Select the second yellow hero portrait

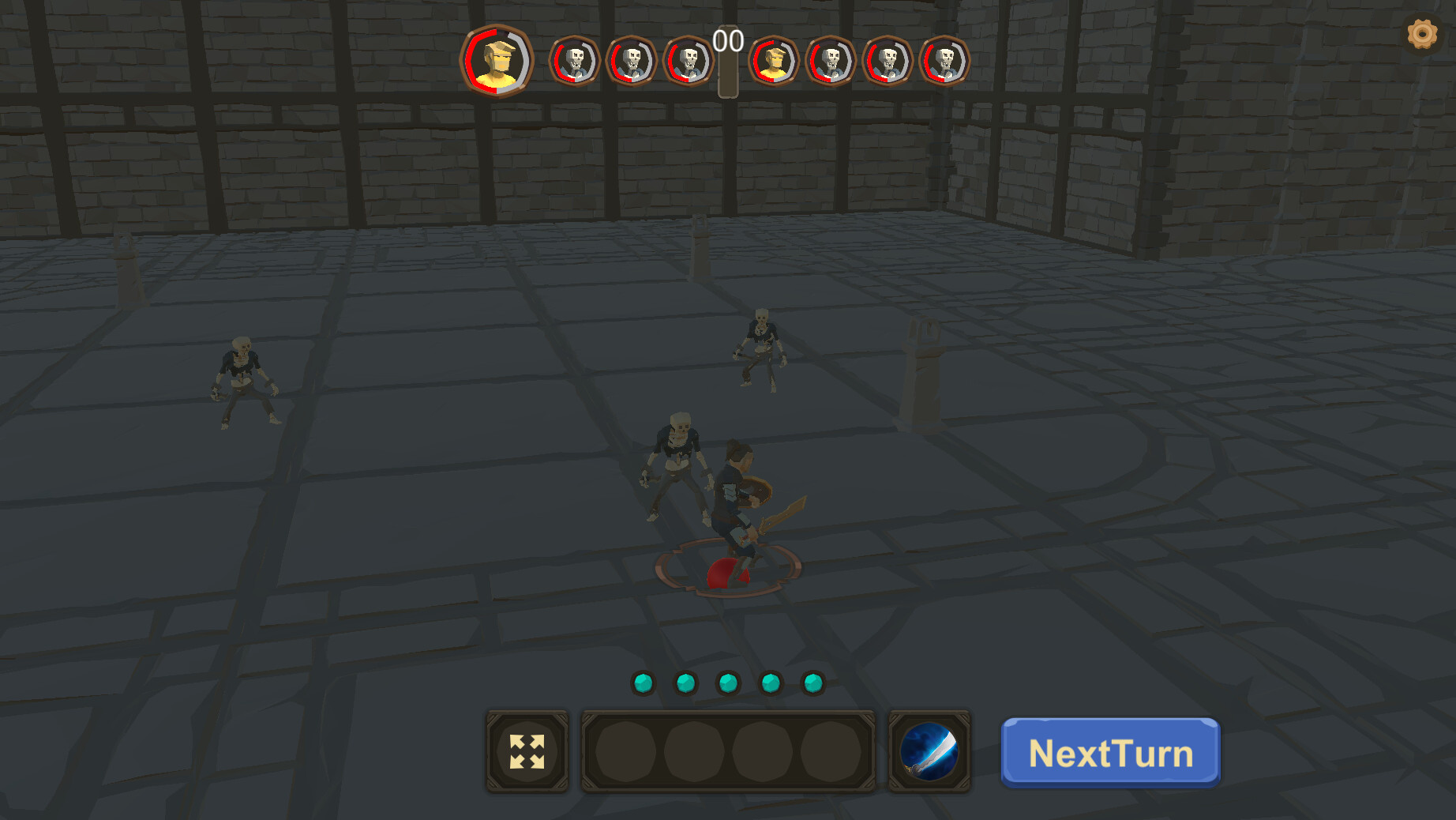(776, 62)
